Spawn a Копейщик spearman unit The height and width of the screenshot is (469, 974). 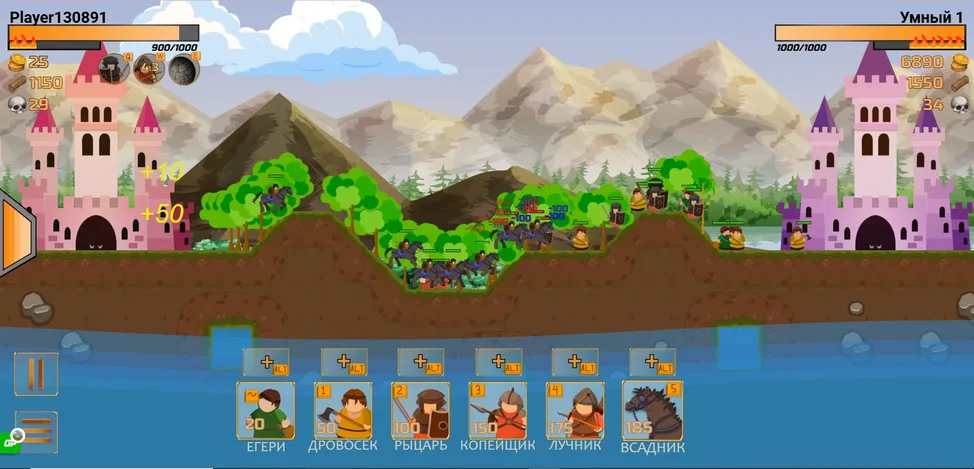click(x=497, y=410)
